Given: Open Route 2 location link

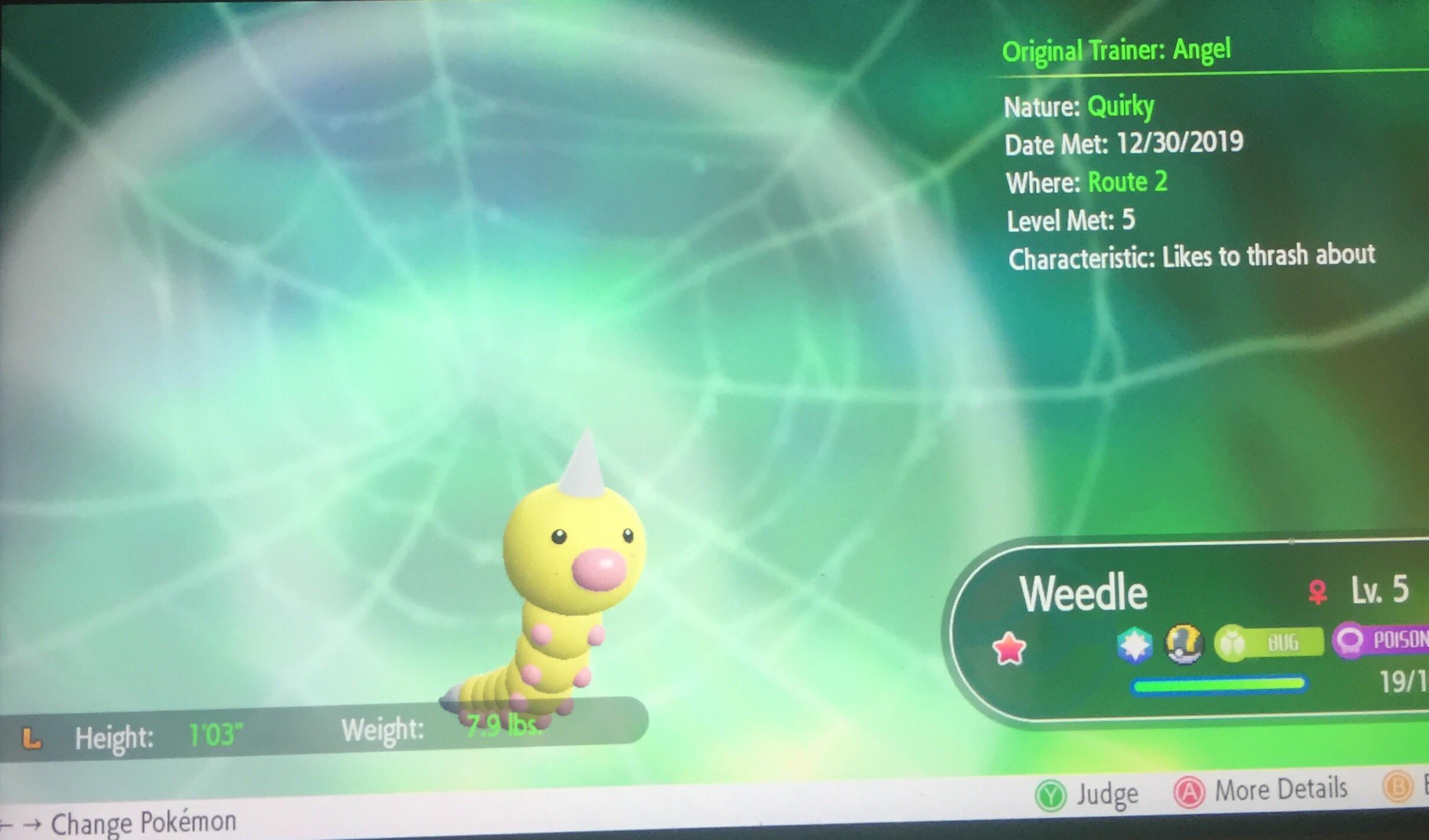Looking at the screenshot, I should point(1127,183).
